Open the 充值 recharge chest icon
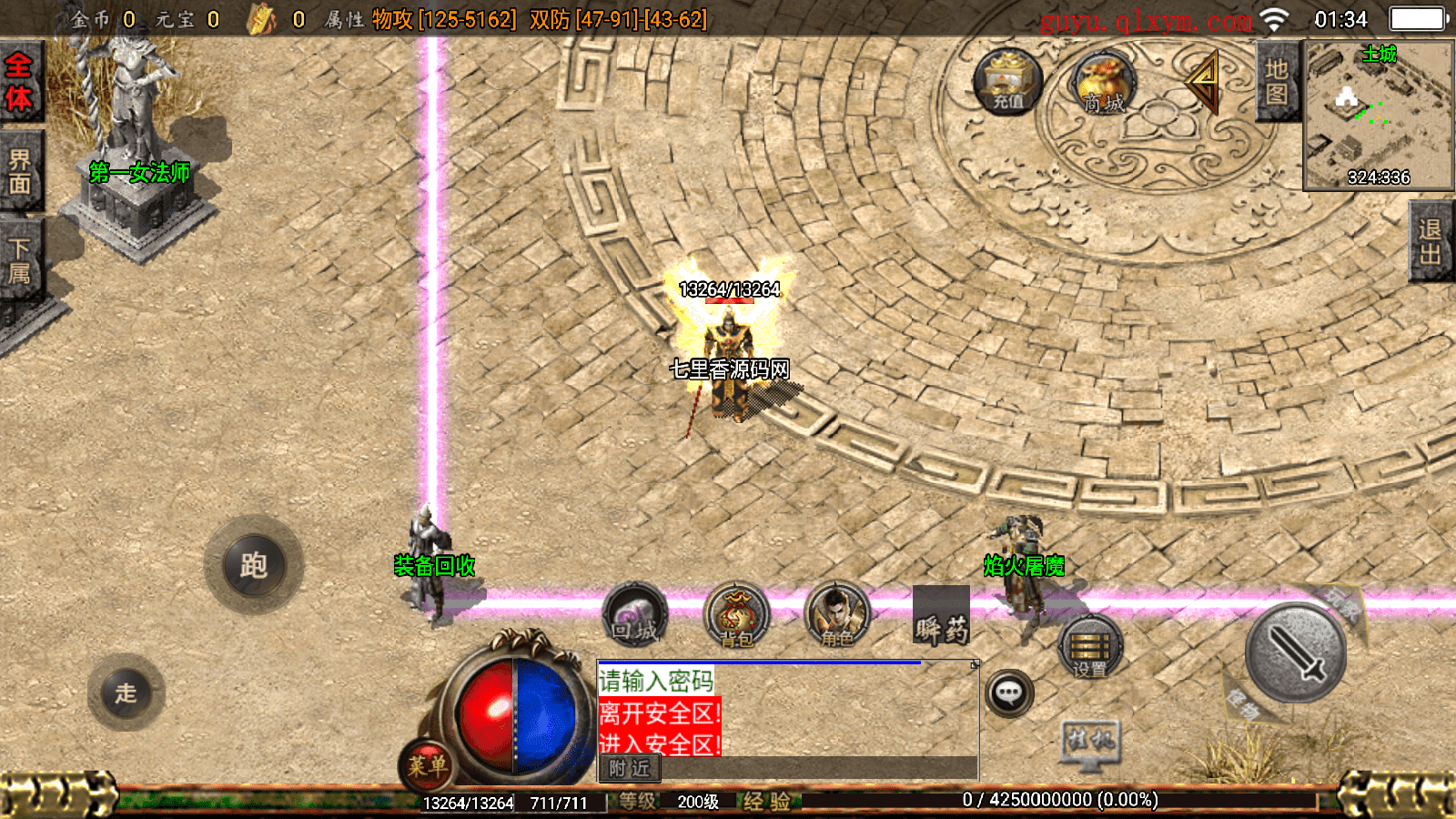This screenshot has height=819, width=1456. click(x=1007, y=81)
